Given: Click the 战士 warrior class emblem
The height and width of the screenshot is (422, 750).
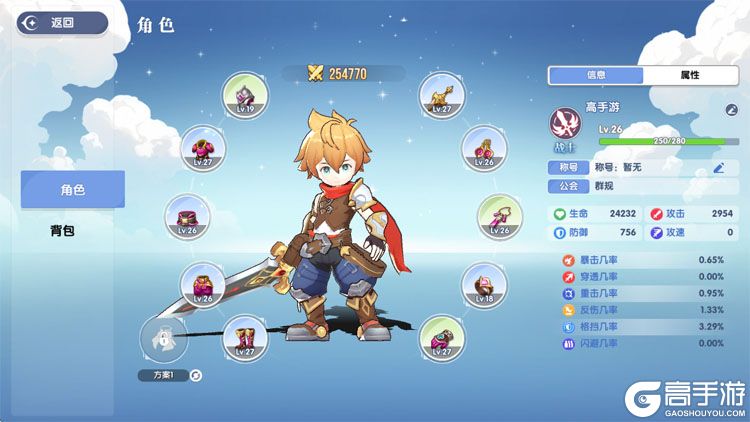Looking at the screenshot, I should point(567,127).
